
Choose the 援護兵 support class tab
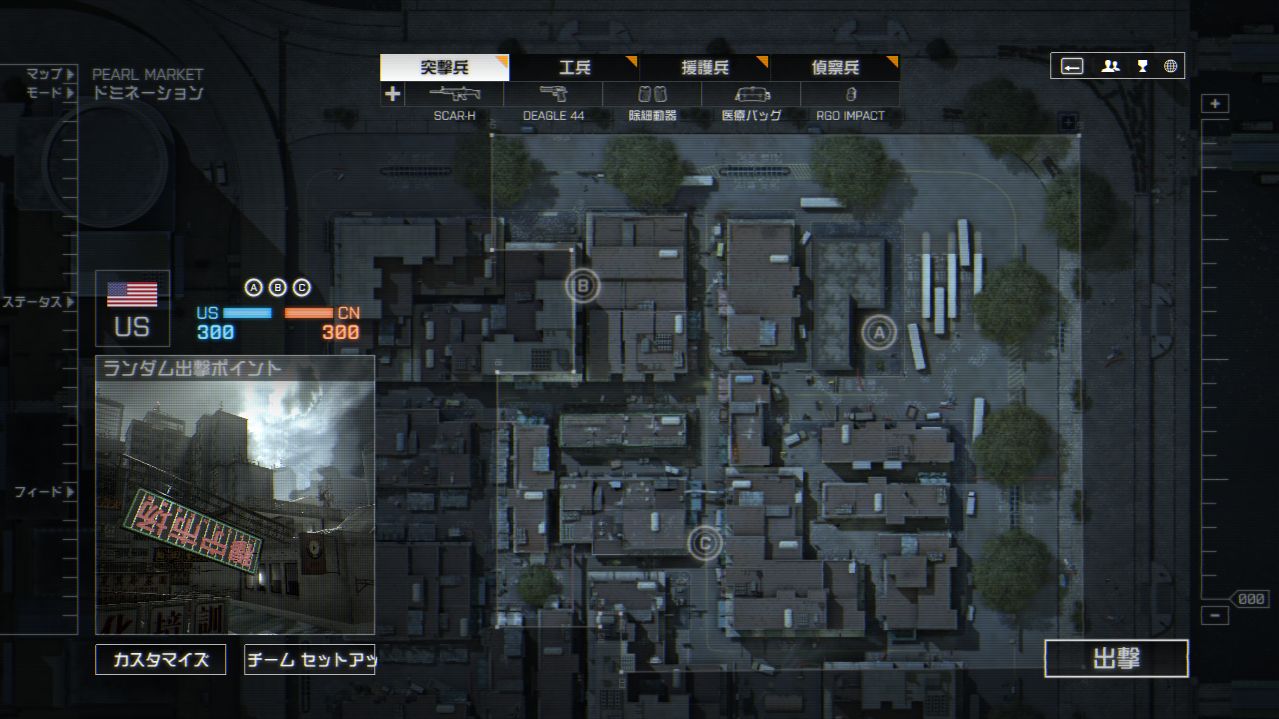pyautogui.click(x=705, y=68)
